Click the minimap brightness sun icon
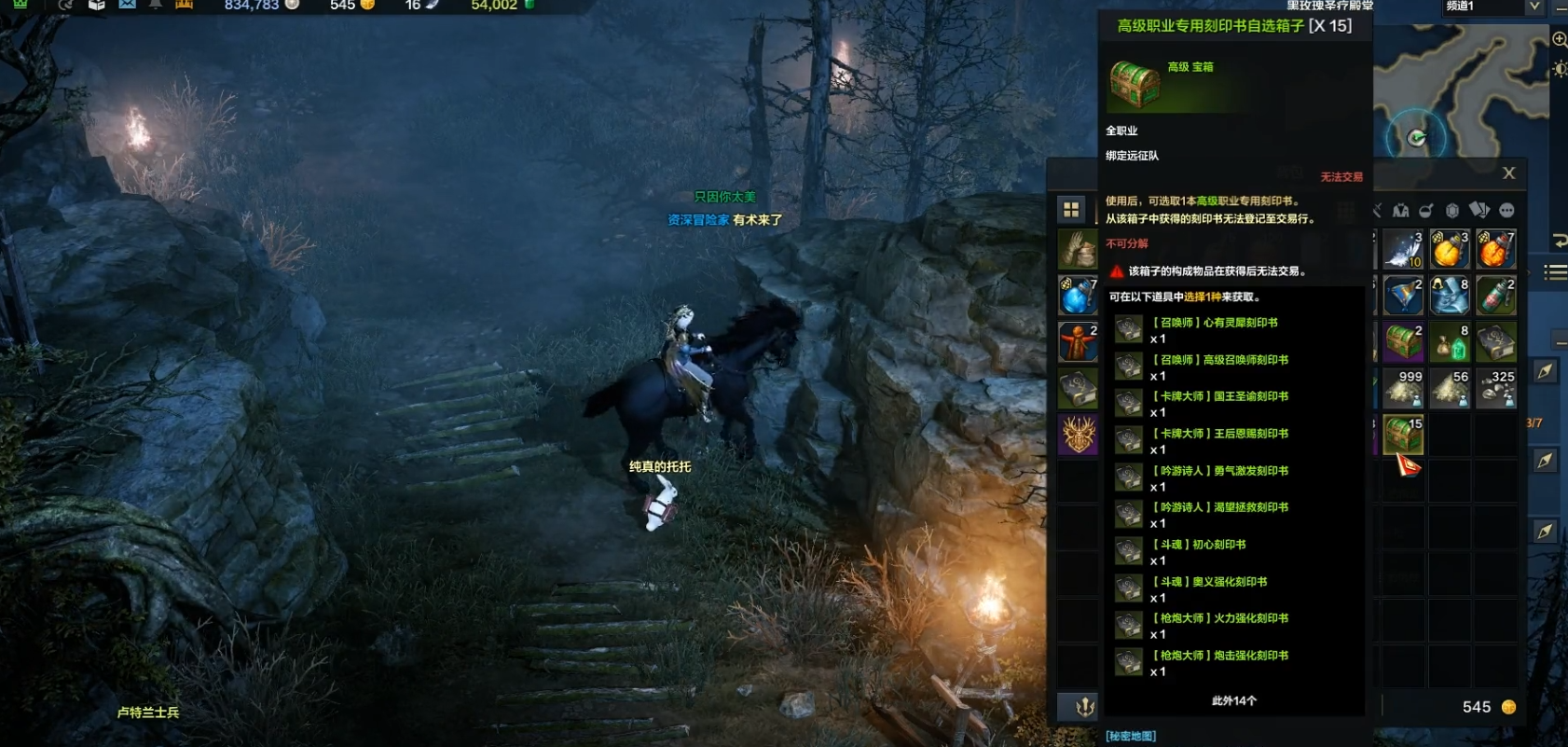The image size is (1568, 747). pos(1559,69)
